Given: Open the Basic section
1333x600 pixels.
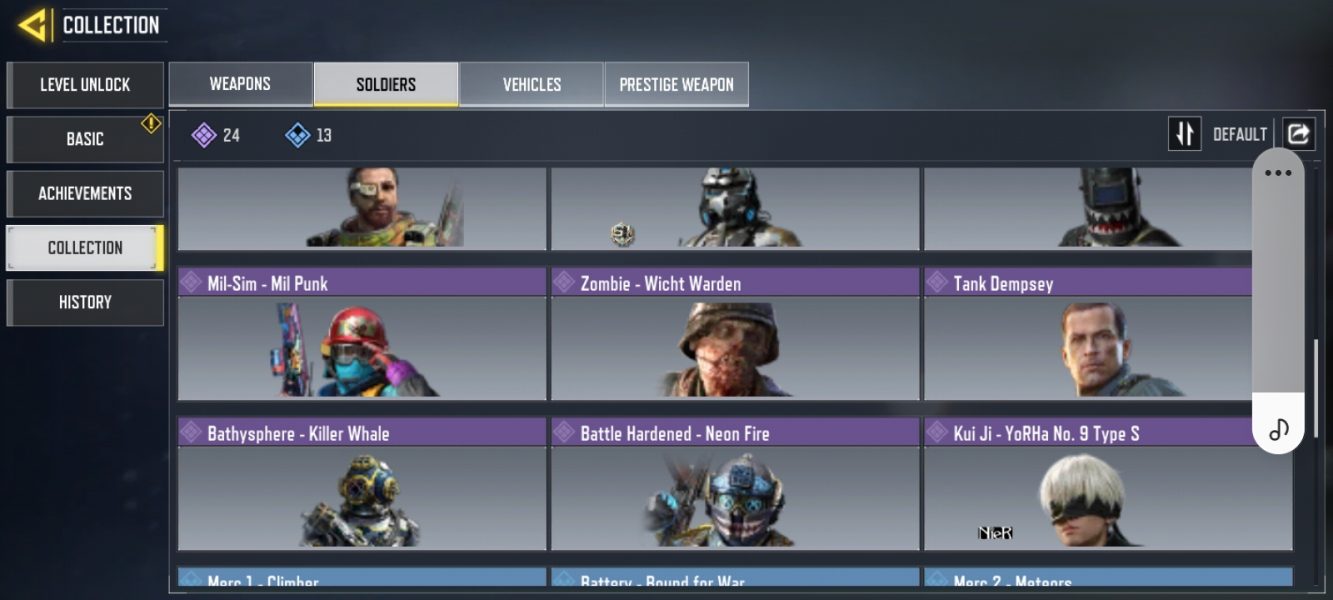Looking at the screenshot, I should pyautogui.click(x=85, y=139).
